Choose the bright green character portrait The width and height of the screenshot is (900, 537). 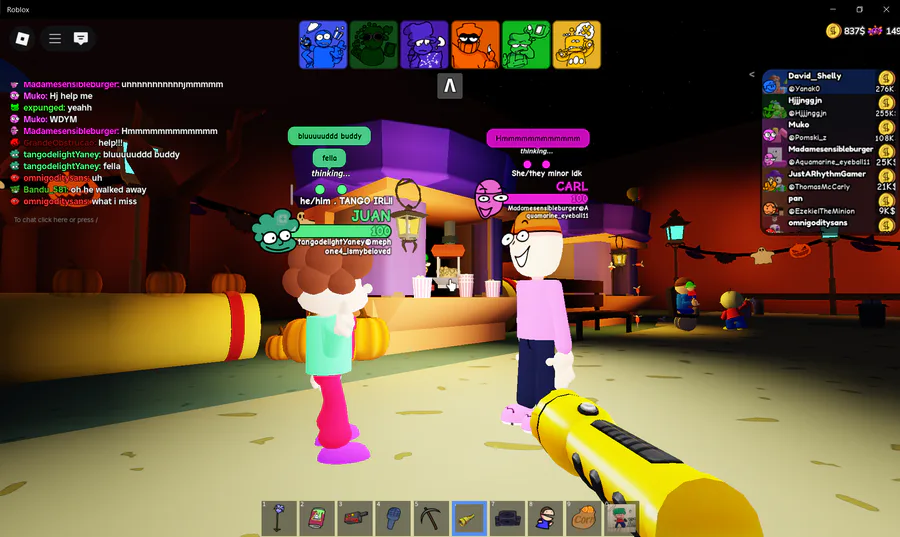pyautogui.click(x=526, y=45)
